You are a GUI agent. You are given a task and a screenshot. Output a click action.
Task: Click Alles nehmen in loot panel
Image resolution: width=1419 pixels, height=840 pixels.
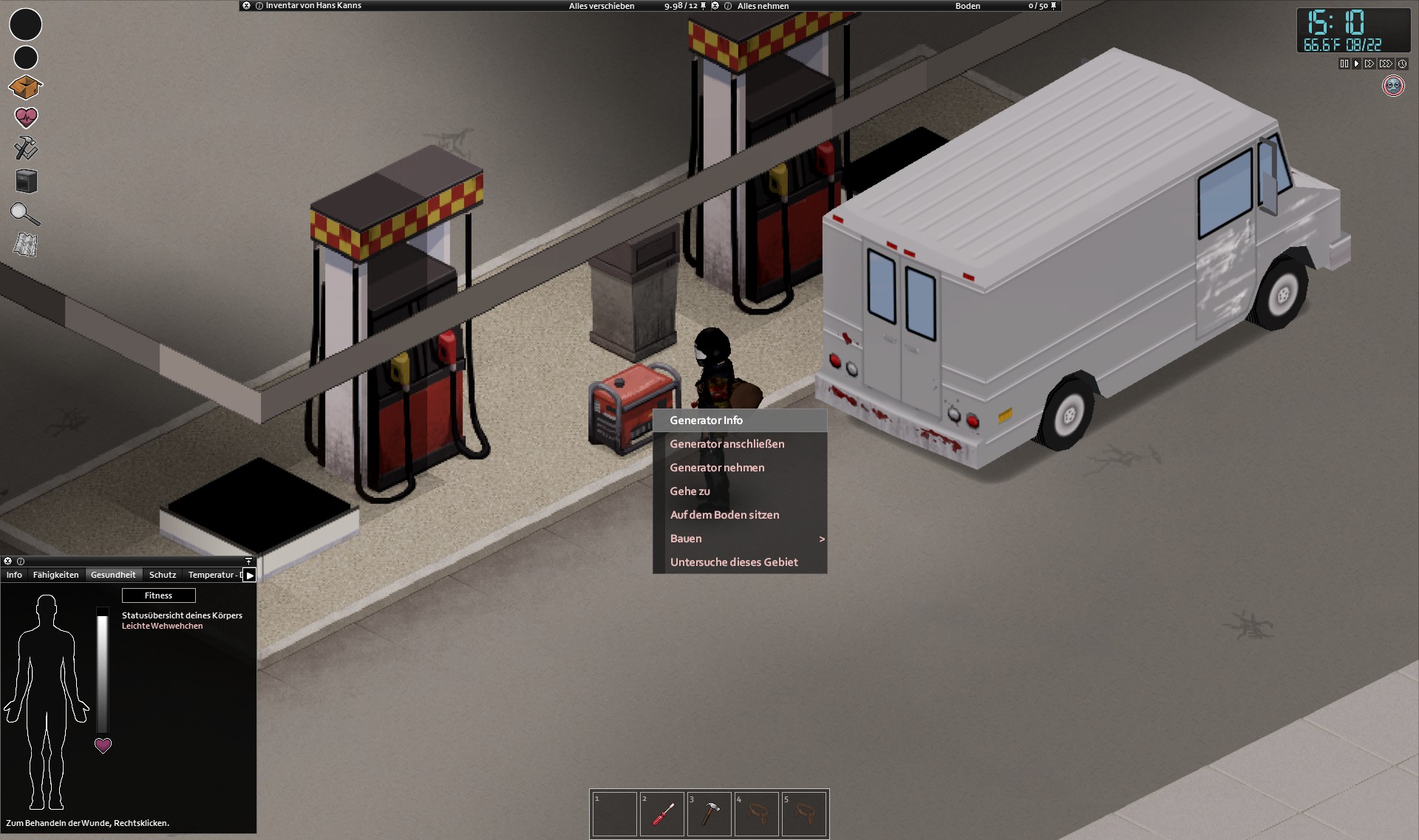coord(765,5)
